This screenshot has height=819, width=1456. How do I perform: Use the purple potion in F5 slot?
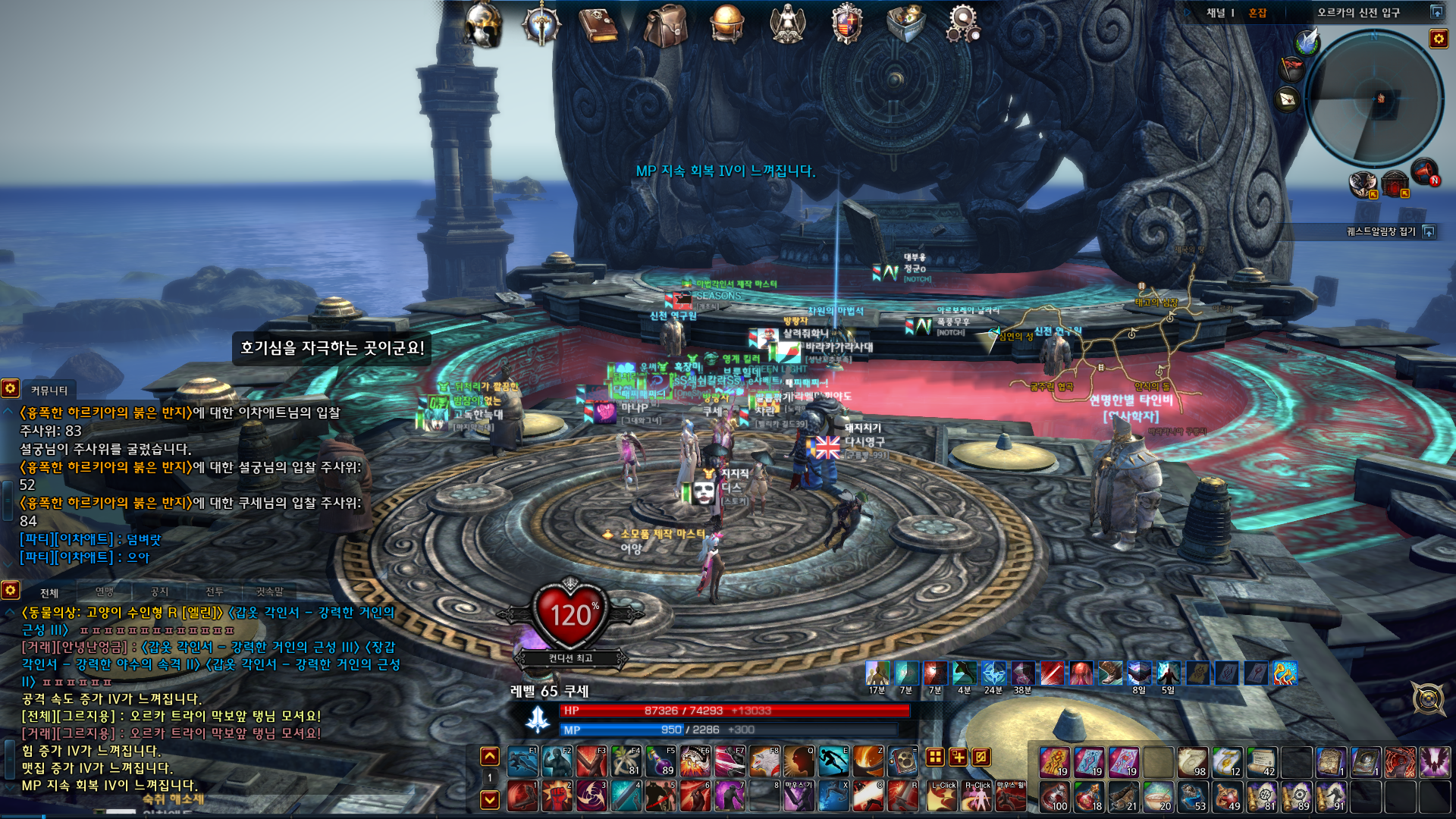pyautogui.click(x=661, y=761)
